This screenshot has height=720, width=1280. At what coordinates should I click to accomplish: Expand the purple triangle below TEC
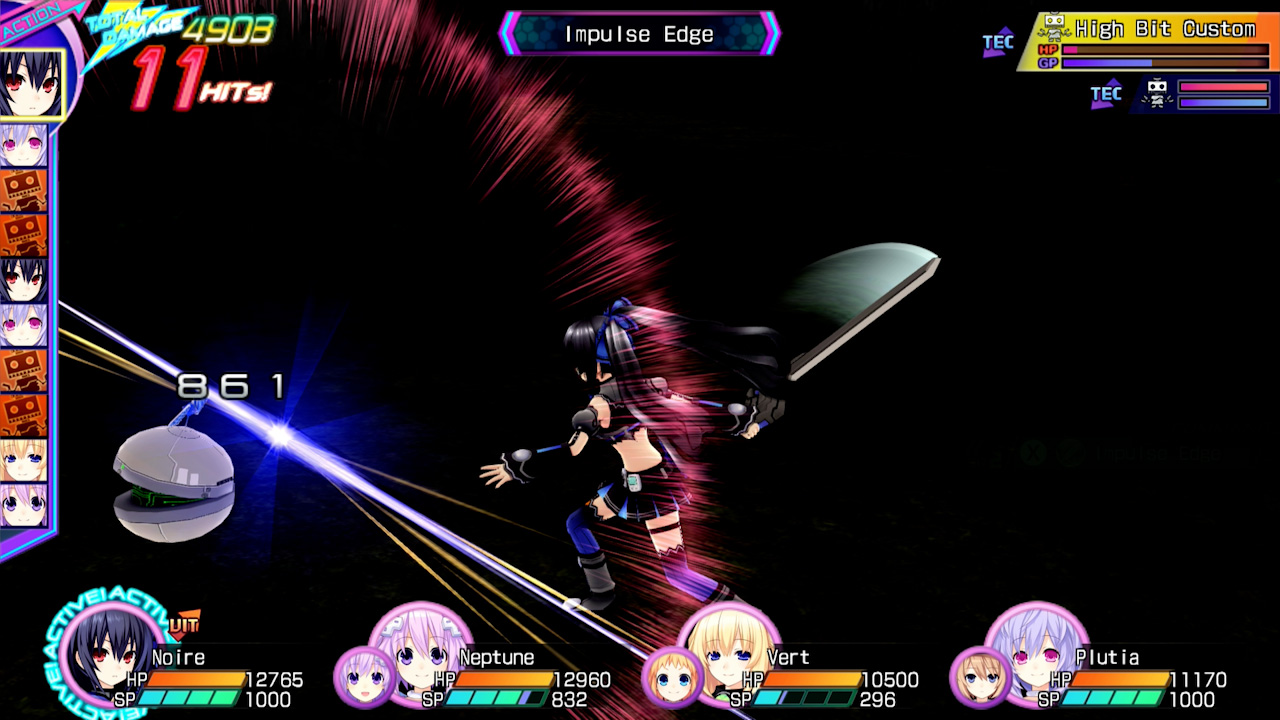point(993,53)
